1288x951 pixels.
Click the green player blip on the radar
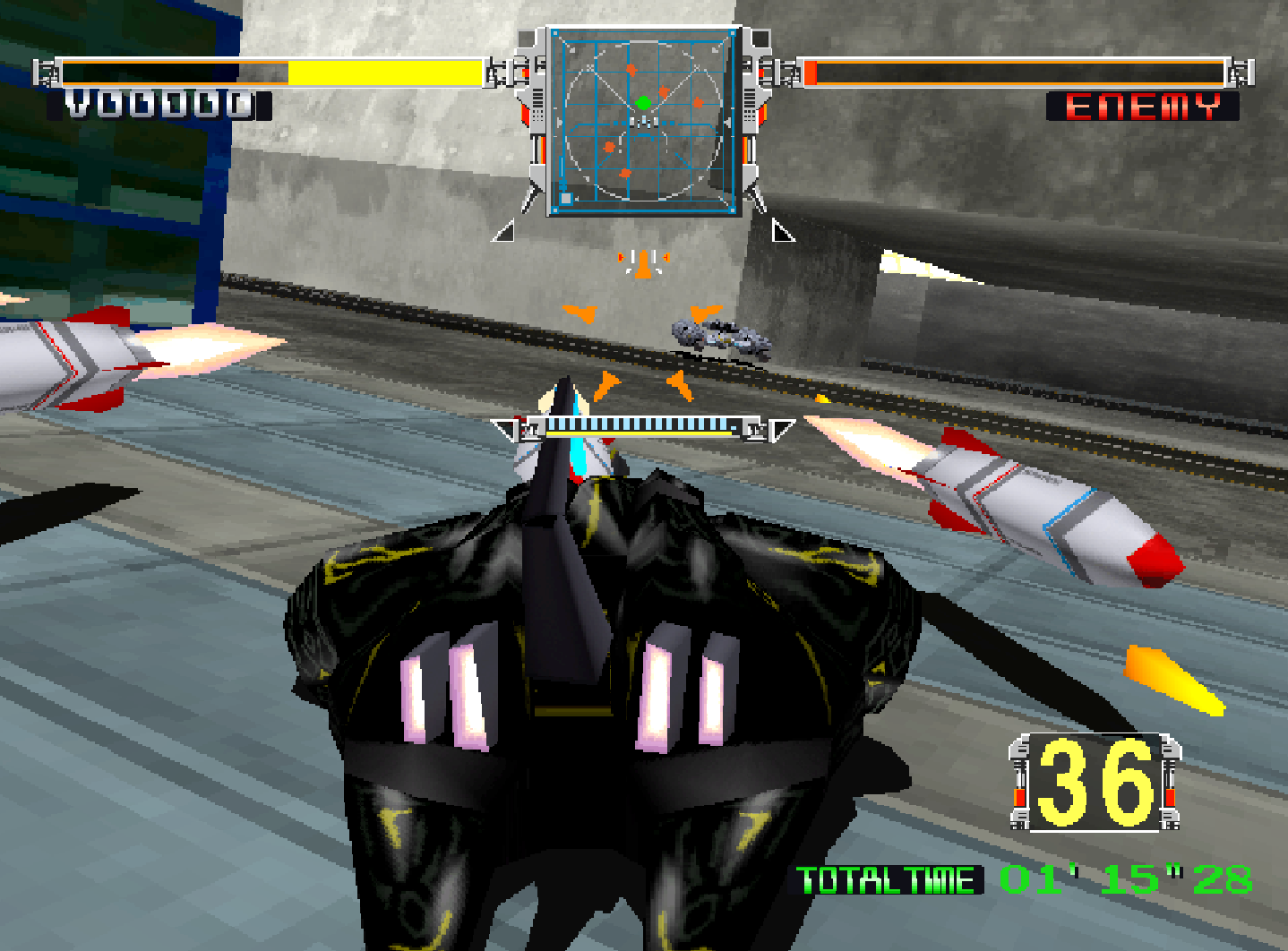pyautogui.click(x=641, y=103)
